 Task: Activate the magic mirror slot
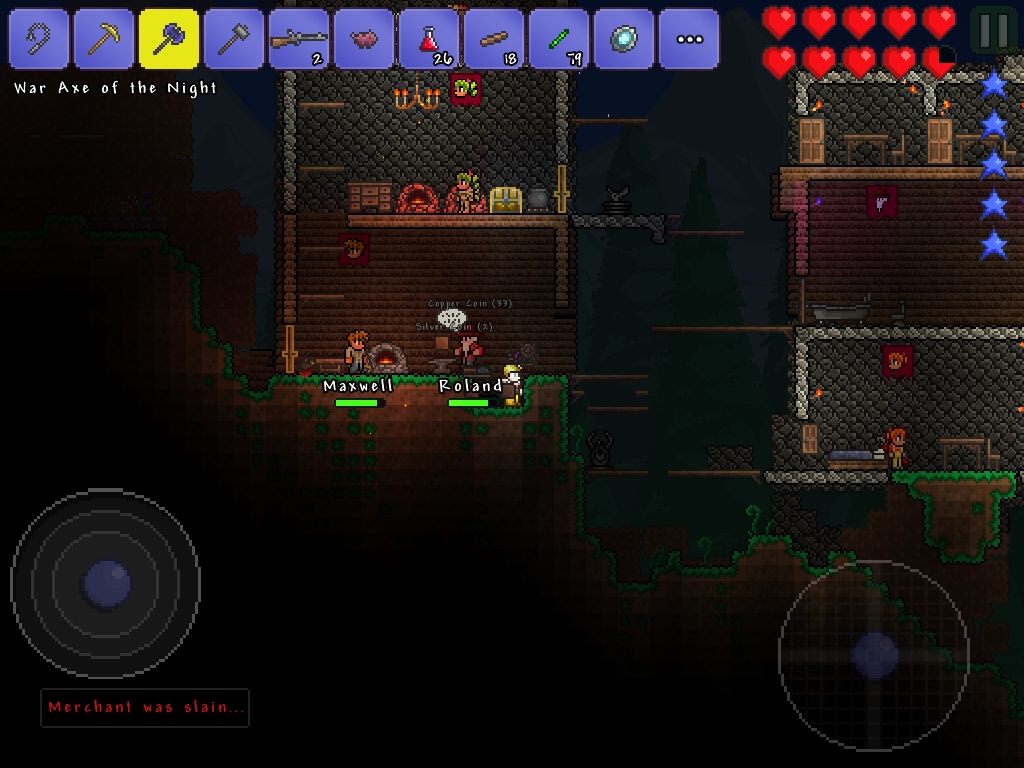[x=624, y=39]
